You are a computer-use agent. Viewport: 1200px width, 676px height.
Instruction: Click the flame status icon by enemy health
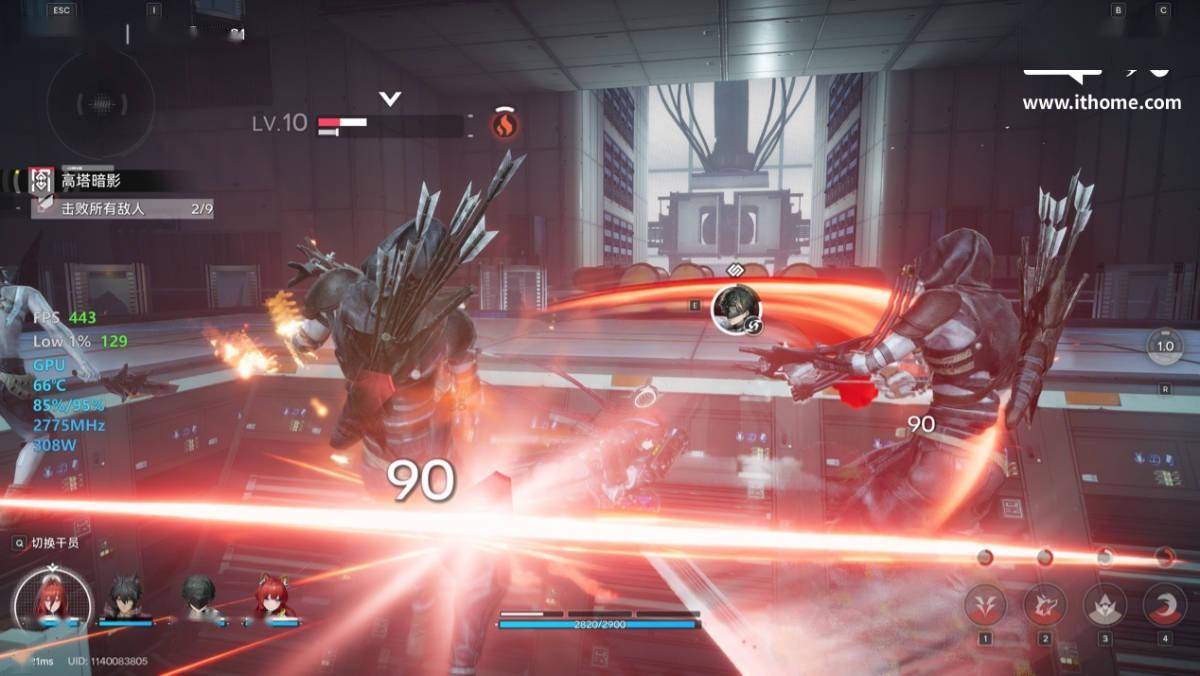coord(505,124)
